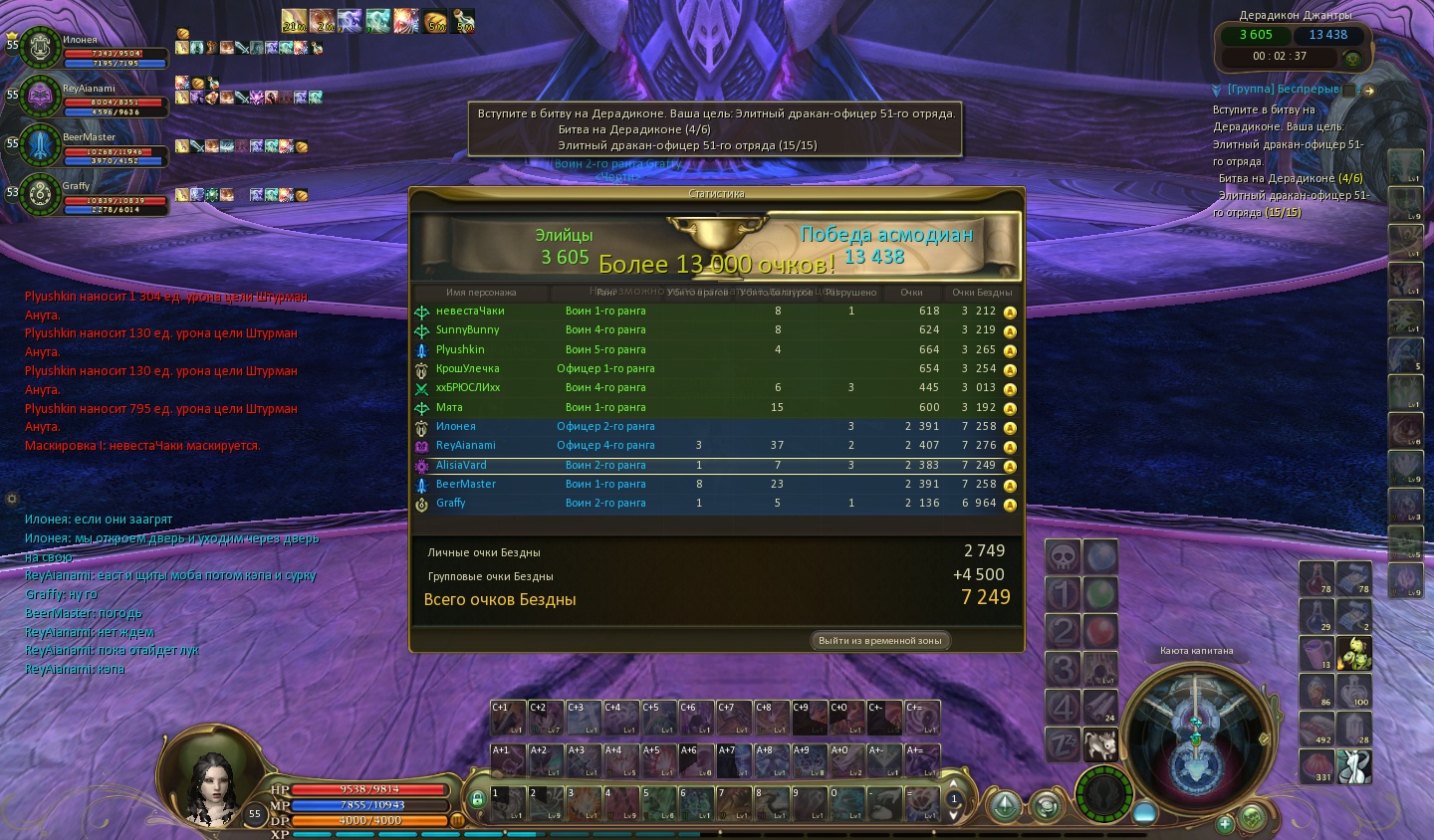Toggle the green padlock on the quickbar
1434x840 pixels.
[x=477, y=798]
